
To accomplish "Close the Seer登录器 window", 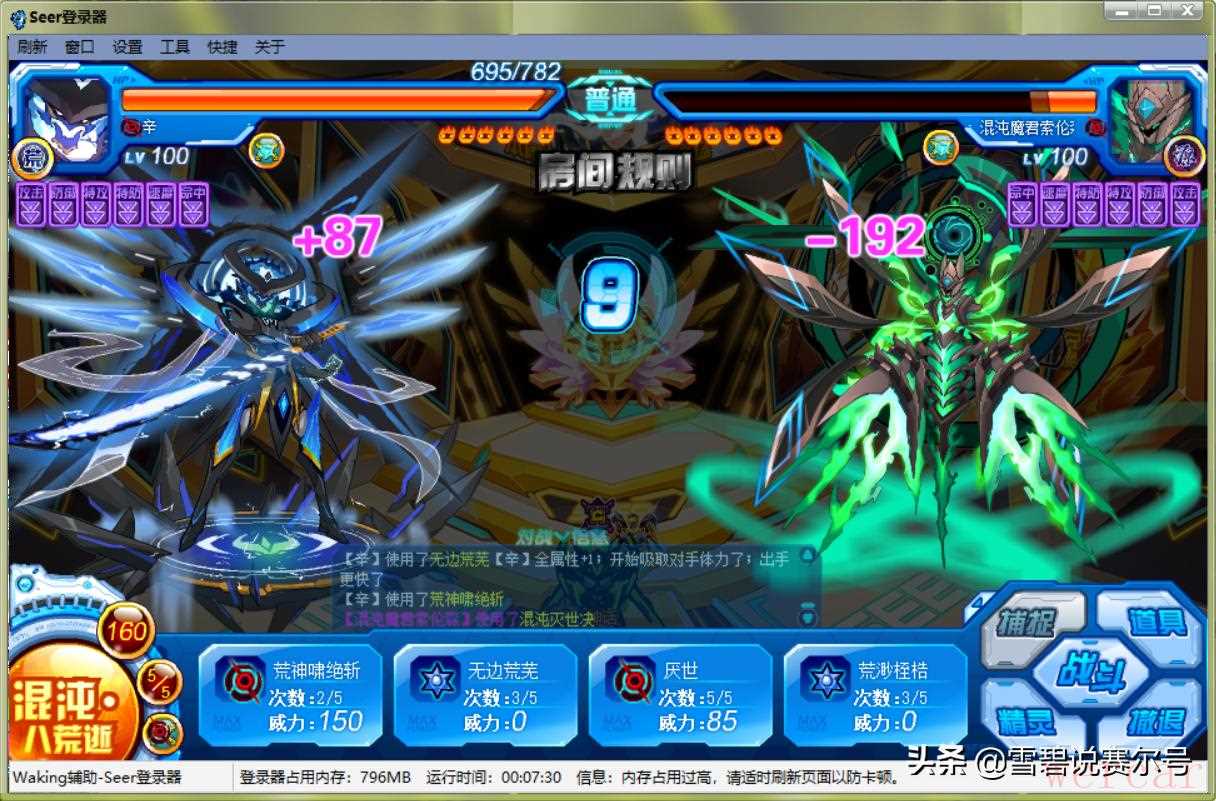I will 1188,10.
